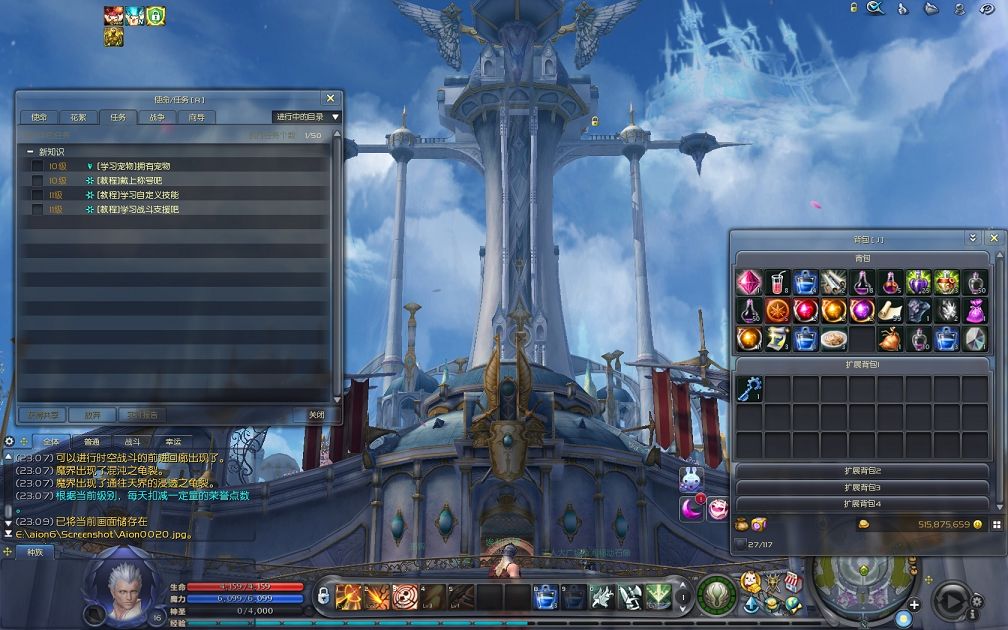Screen dimensions: 1008x630
Task: Open the 使命 tab in quest window
Action: [x=38, y=117]
